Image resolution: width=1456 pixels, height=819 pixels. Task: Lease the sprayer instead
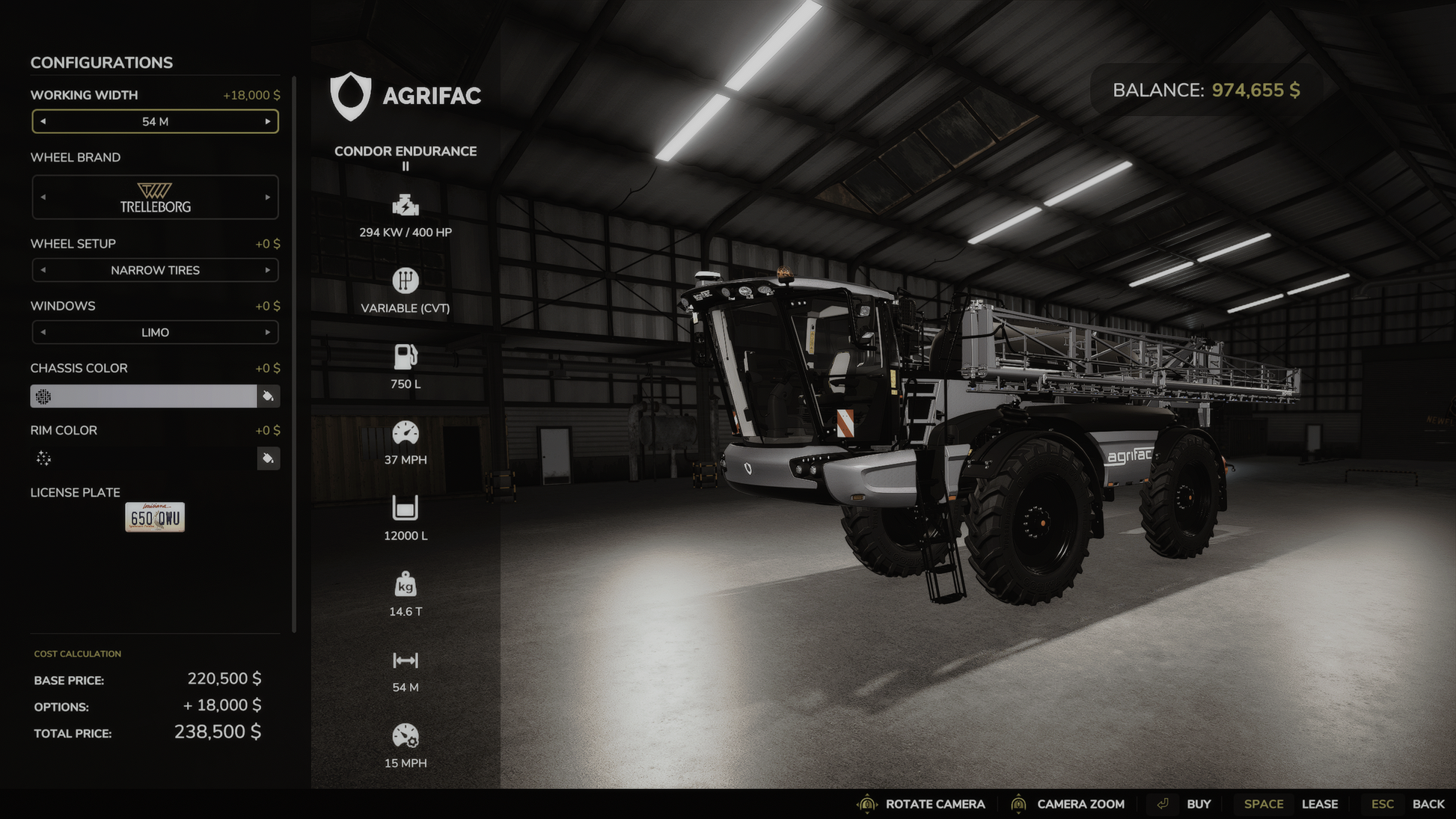[x=1319, y=804]
